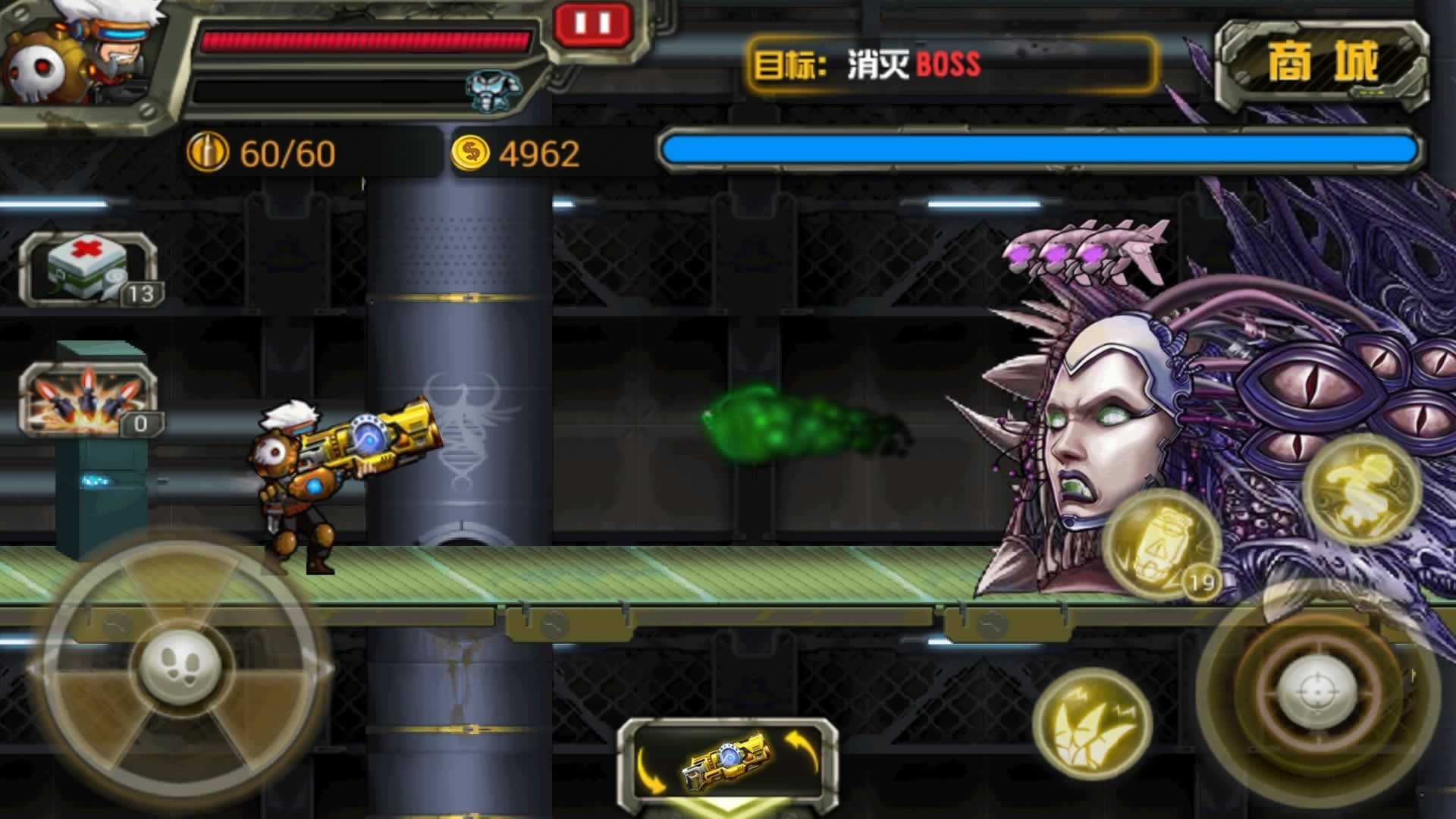
Task: Pause the game with the red button
Action: [x=592, y=24]
